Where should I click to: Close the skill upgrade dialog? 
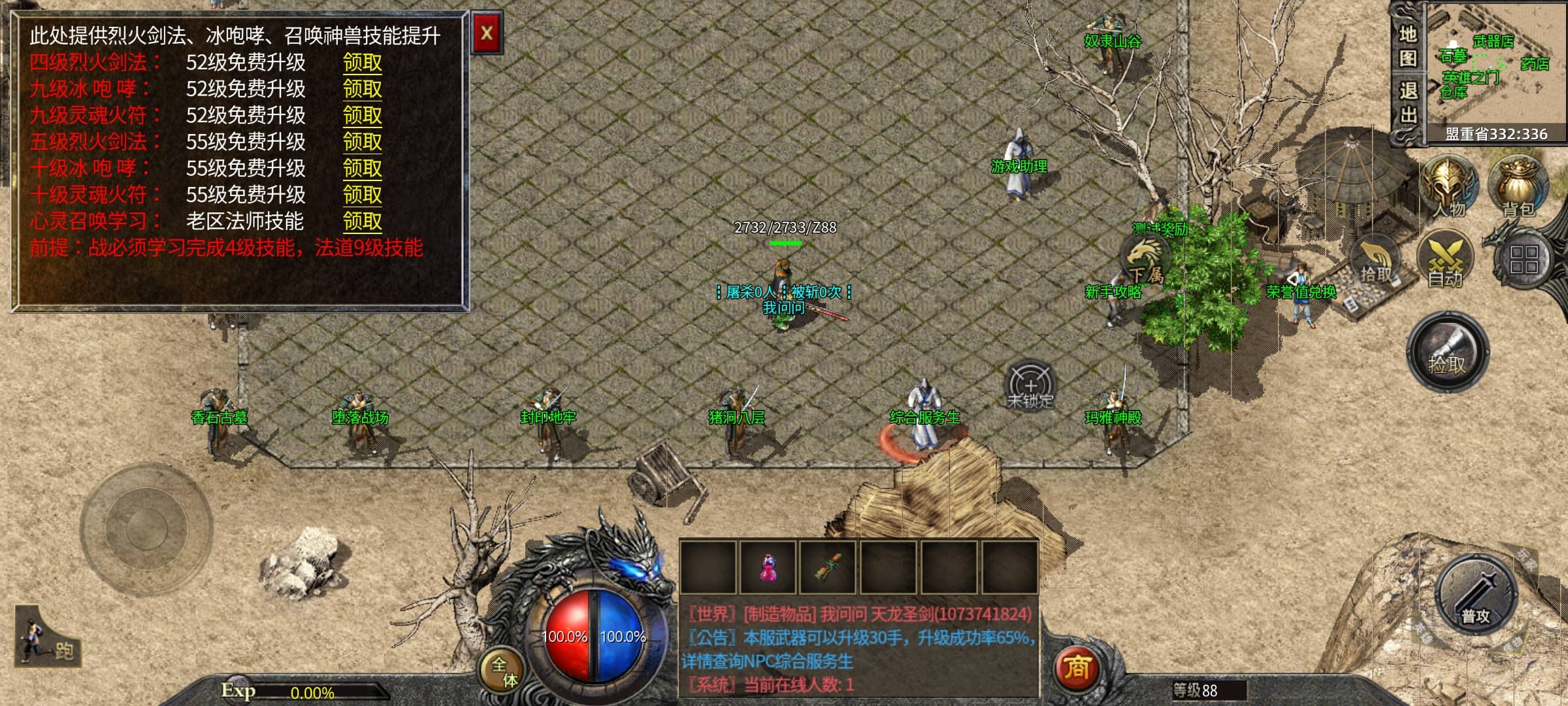tap(487, 33)
